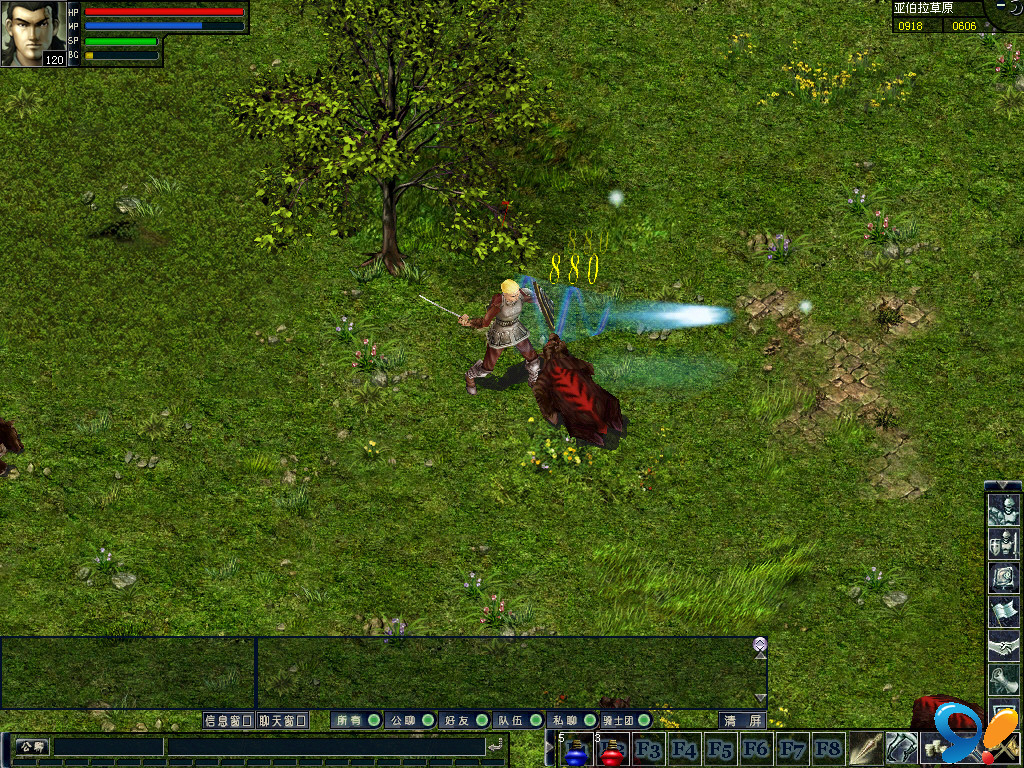Toggle the 所有 chat channel filter
1024x768 pixels.
click(x=357, y=720)
